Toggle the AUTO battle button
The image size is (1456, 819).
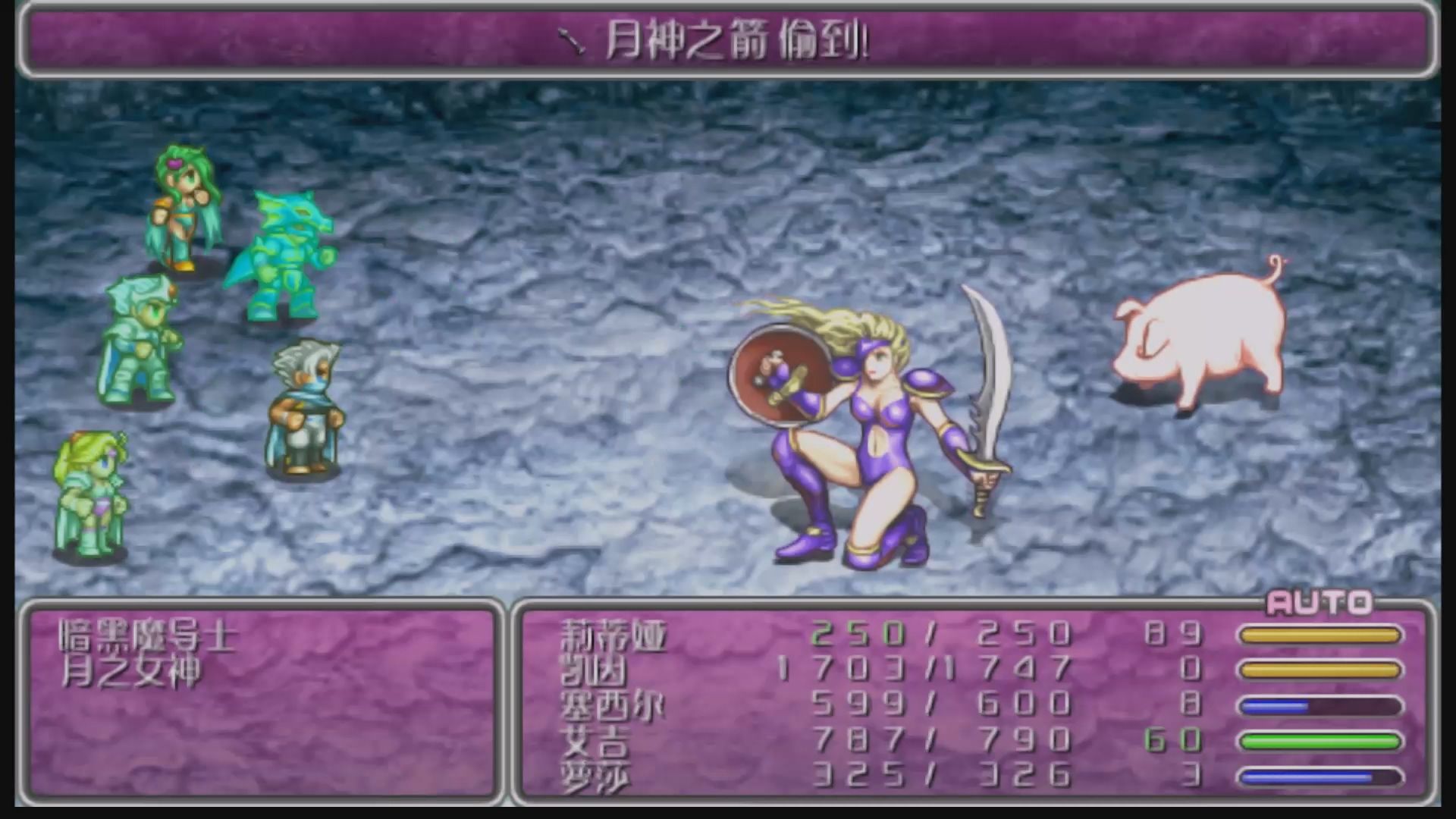[x=1319, y=603]
